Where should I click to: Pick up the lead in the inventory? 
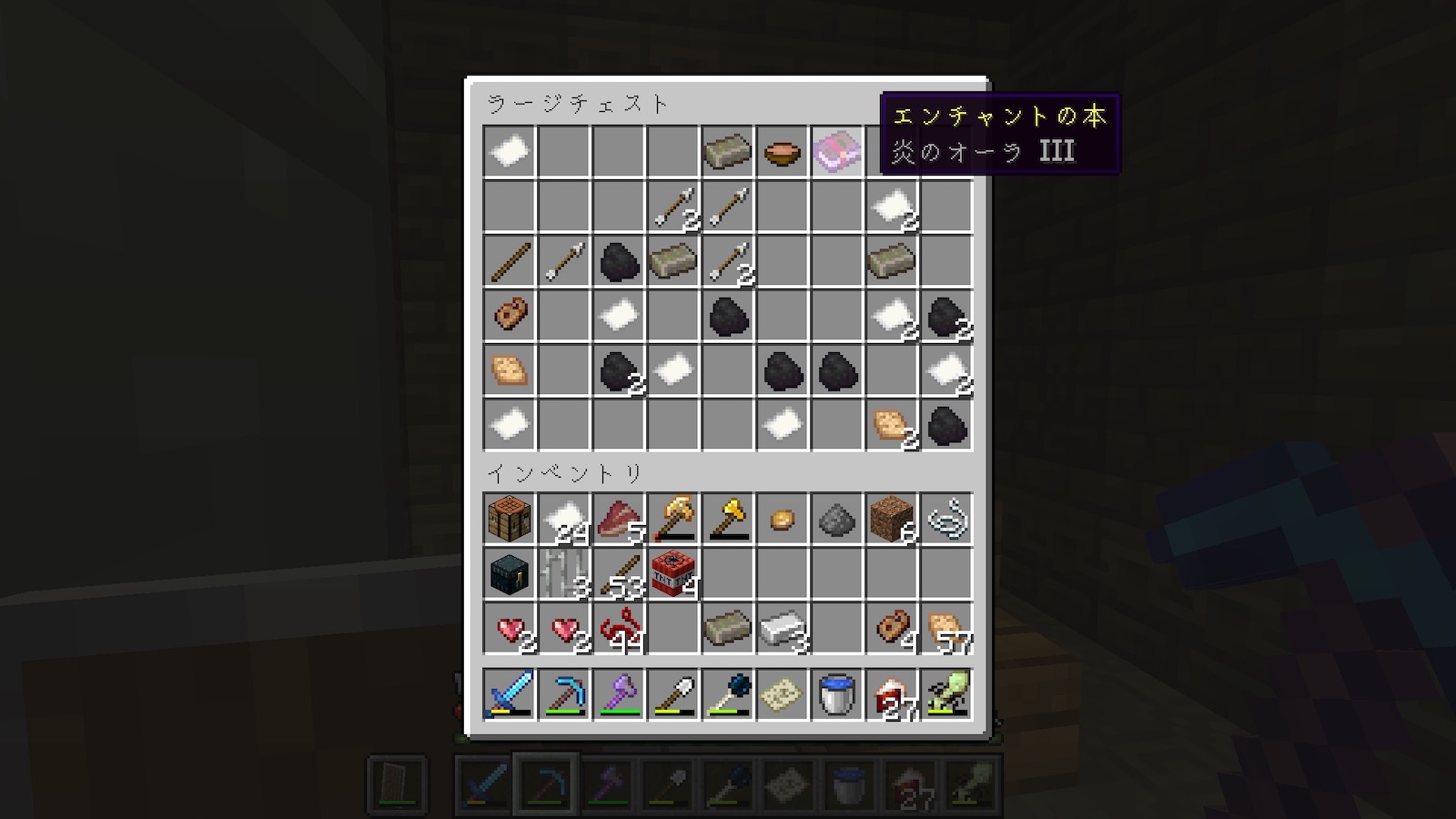click(945, 519)
